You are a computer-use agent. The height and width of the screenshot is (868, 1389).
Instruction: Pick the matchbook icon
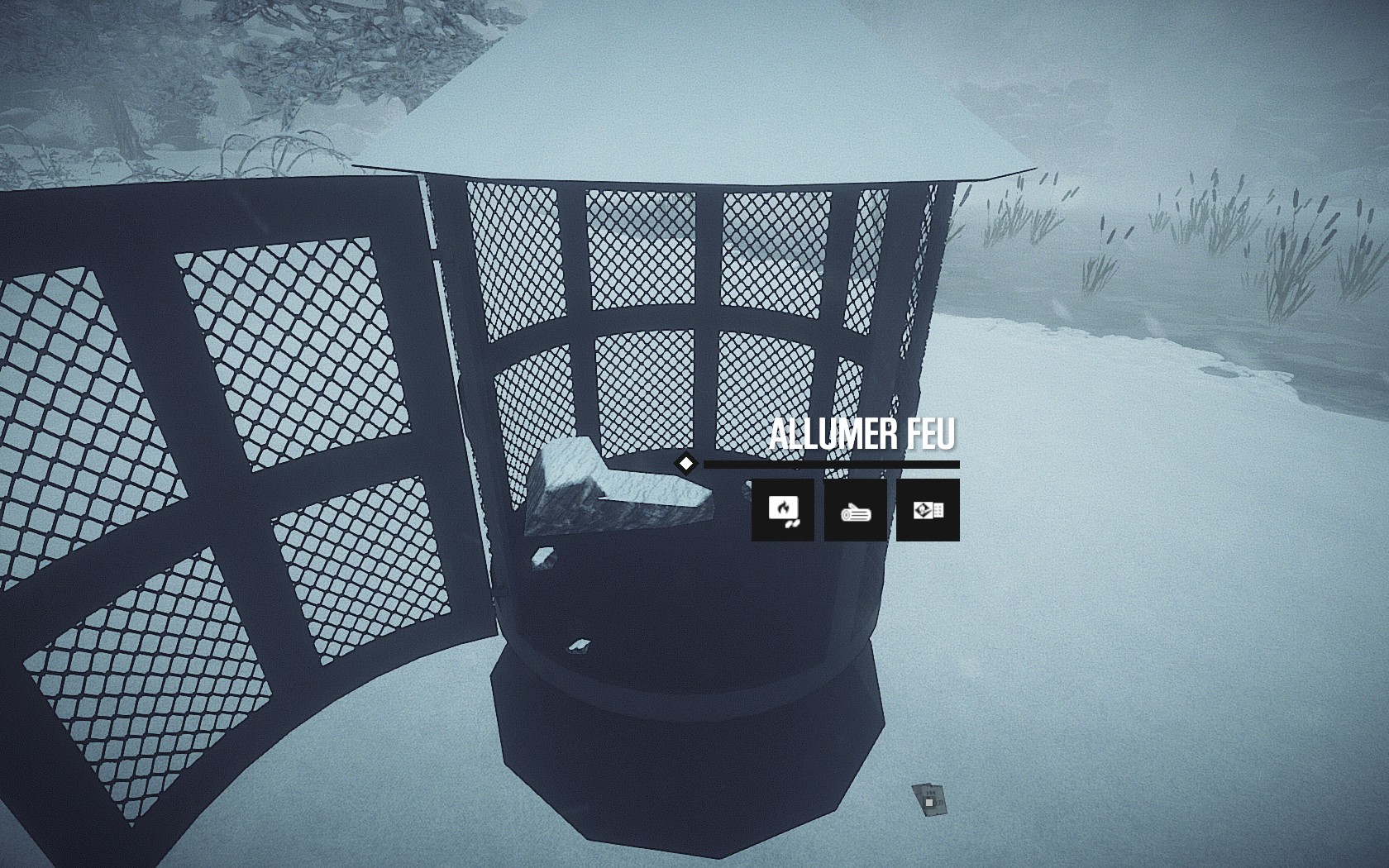(928, 510)
